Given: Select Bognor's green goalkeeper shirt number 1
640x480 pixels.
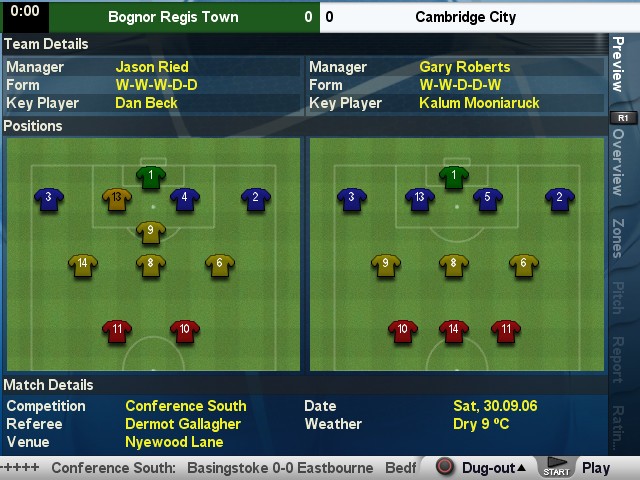Looking at the screenshot, I should [x=151, y=177].
